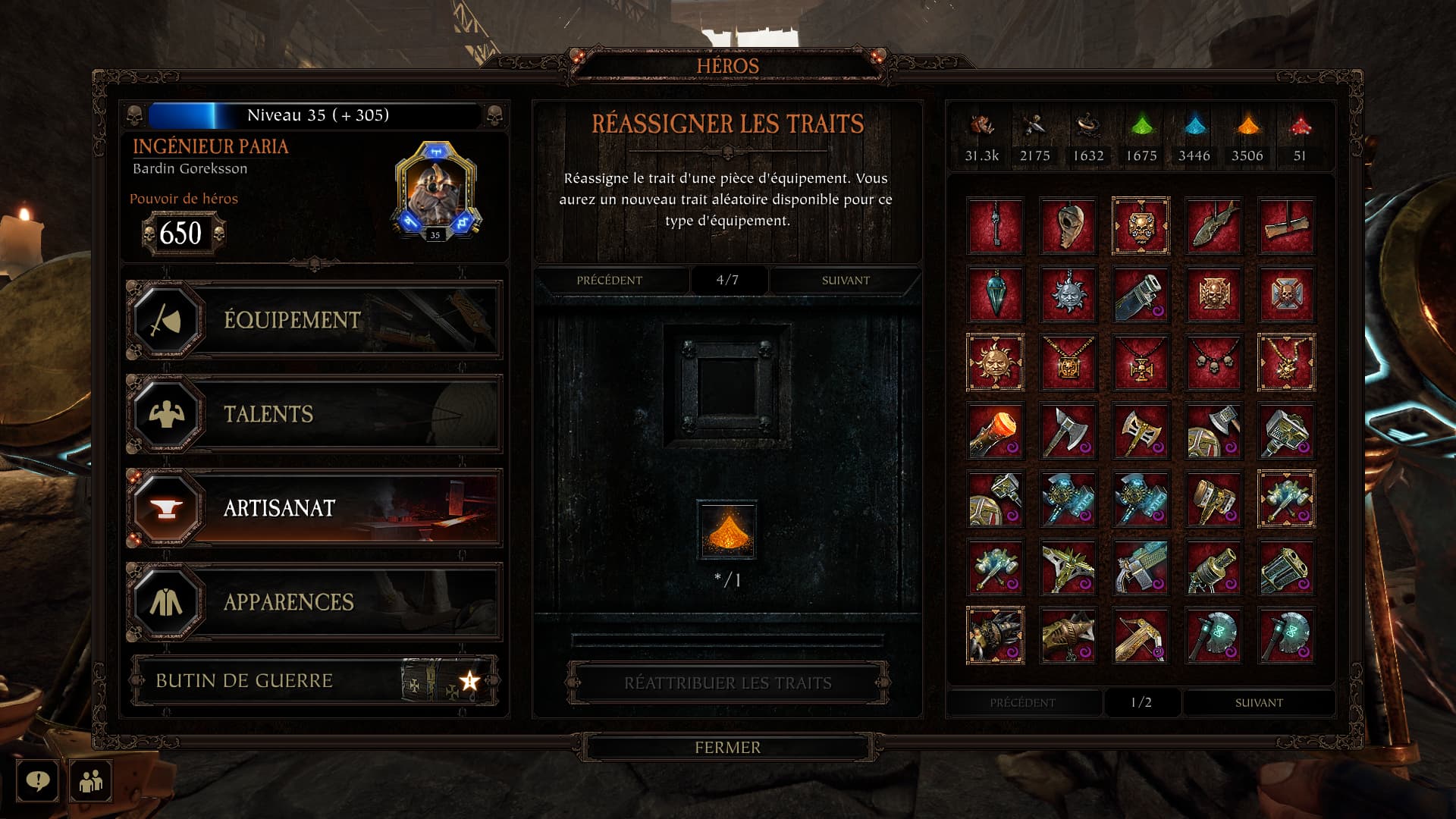Choose the crossbow ranged weapon
This screenshot has height=819, width=1456.
pos(1141,635)
